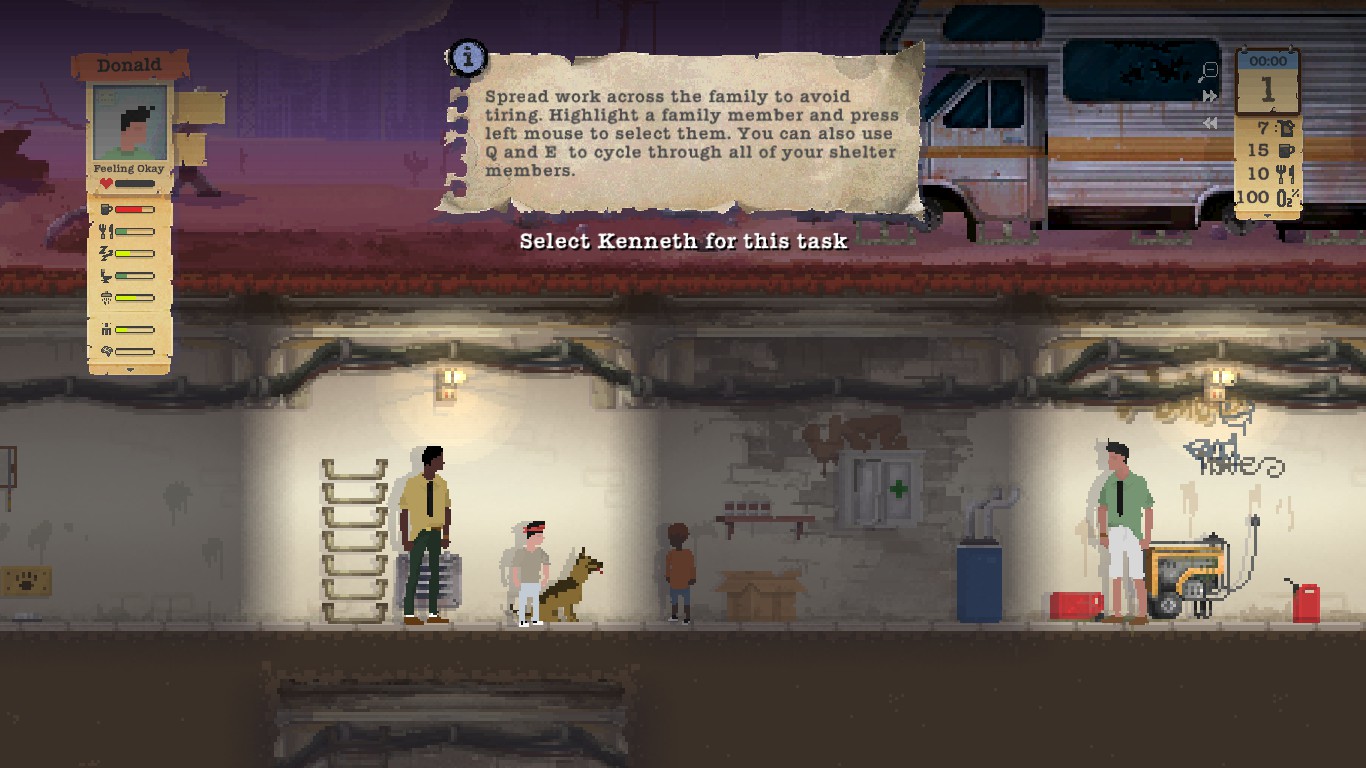Click the rewind speed control

1210,123
